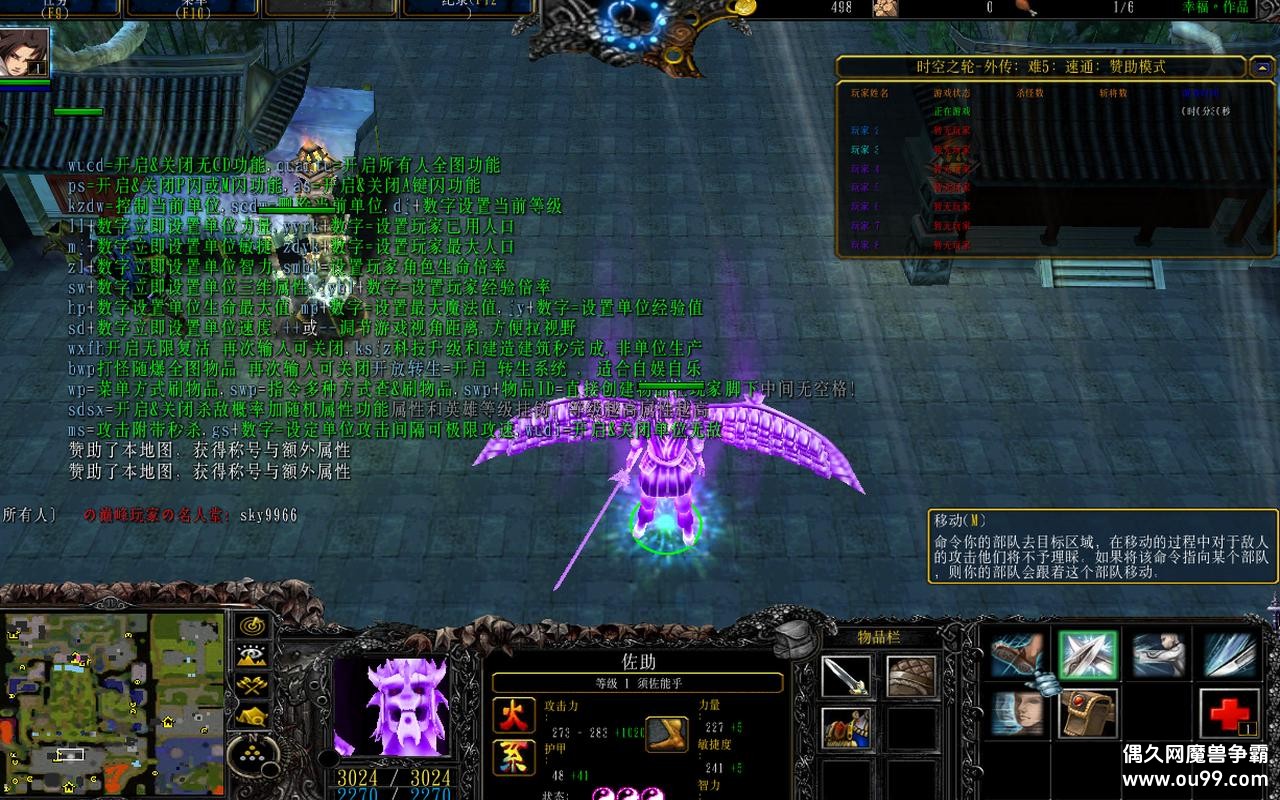Toggle minimap ally color mode (crossed axes)
This screenshot has width=1280, height=800.
[x=250, y=686]
